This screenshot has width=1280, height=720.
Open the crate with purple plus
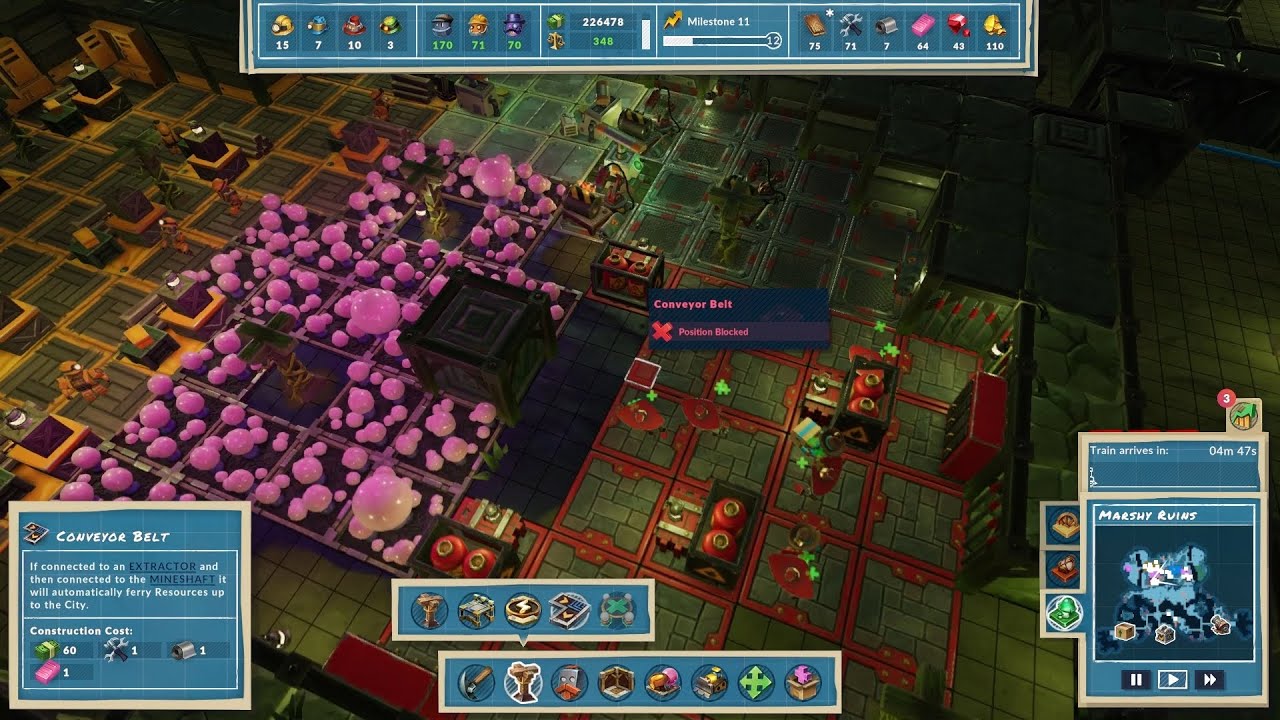click(x=802, y=682)
